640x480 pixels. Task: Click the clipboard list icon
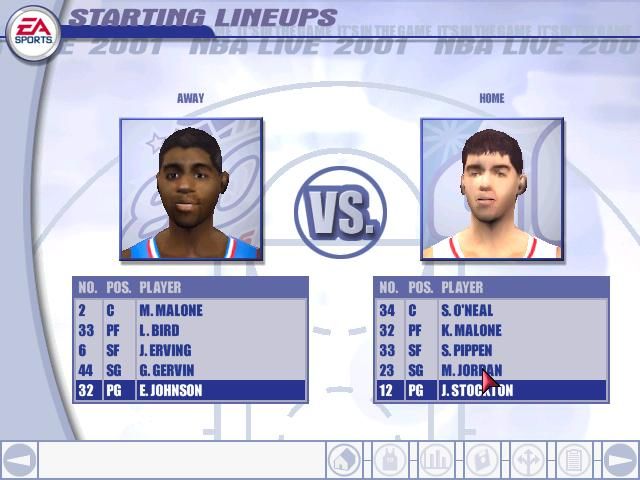[x=573, y=460]
